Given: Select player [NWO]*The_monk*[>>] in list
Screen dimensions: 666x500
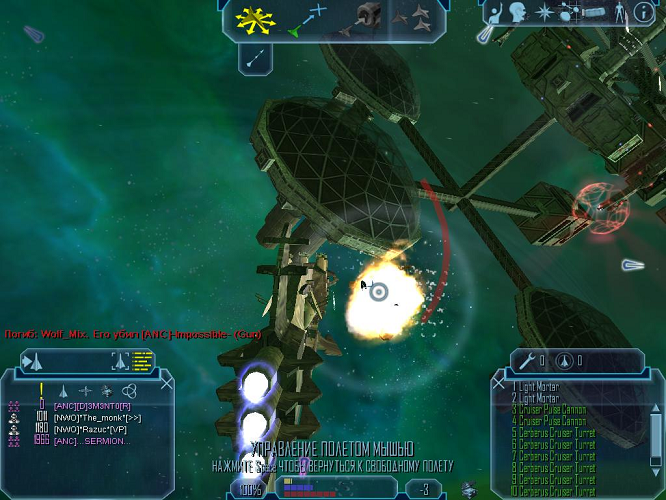Looking at the screenshot, I should point(96,417).
